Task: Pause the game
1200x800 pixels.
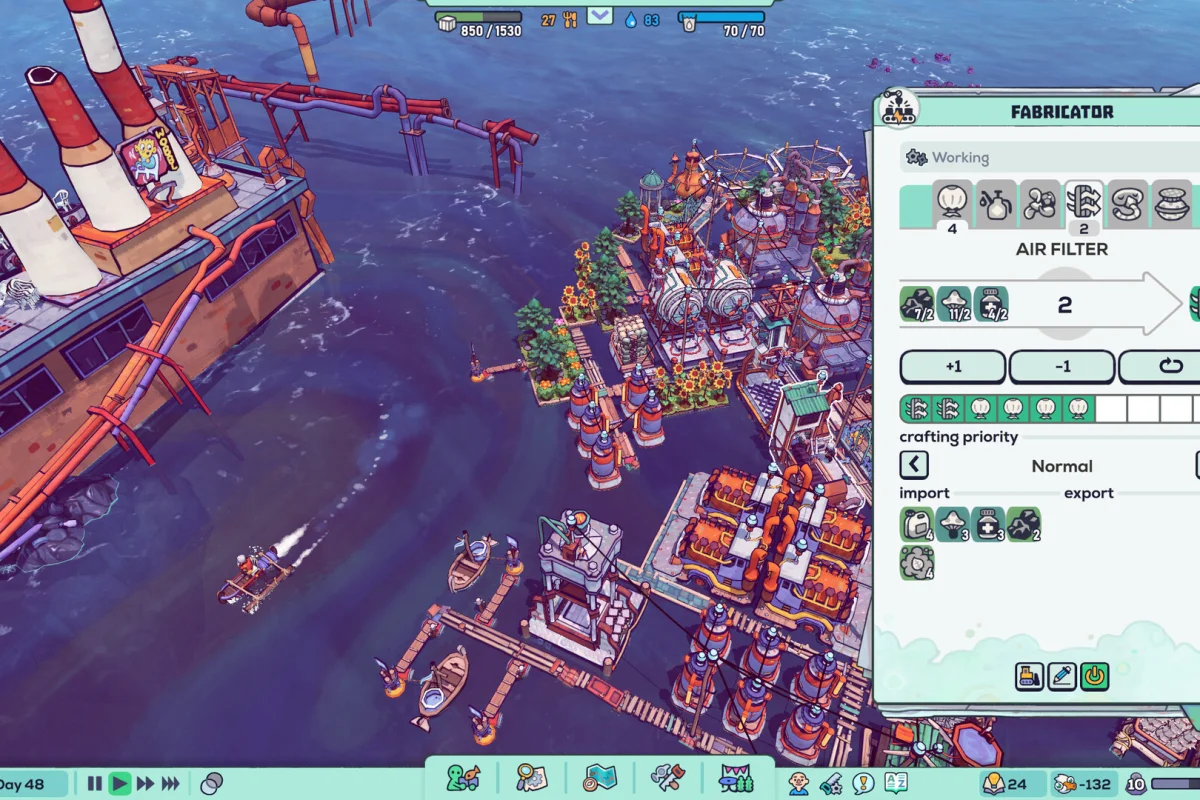Action: click(x=95, y=784)
